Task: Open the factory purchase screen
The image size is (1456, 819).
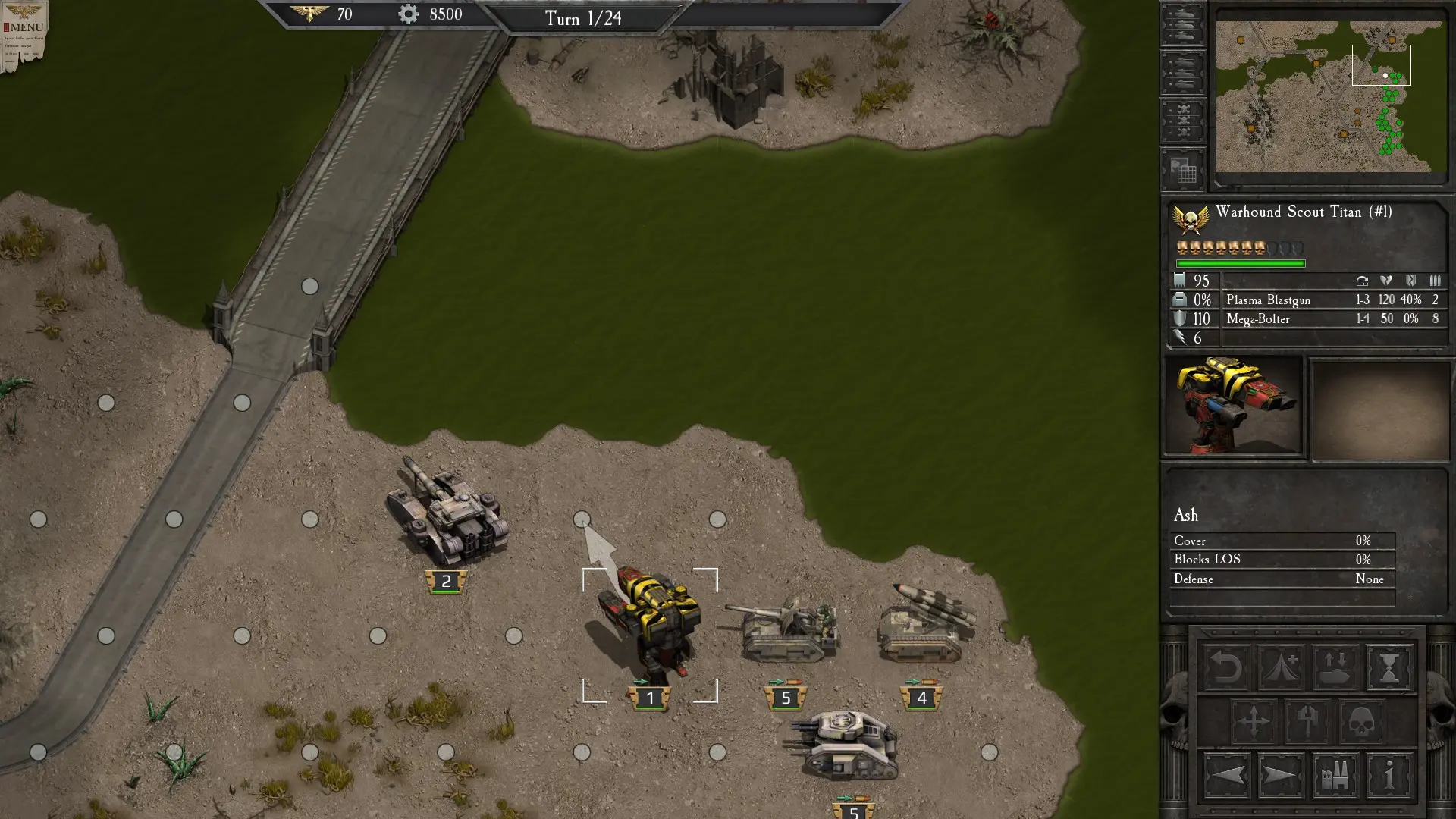Action: point(1335,776)
